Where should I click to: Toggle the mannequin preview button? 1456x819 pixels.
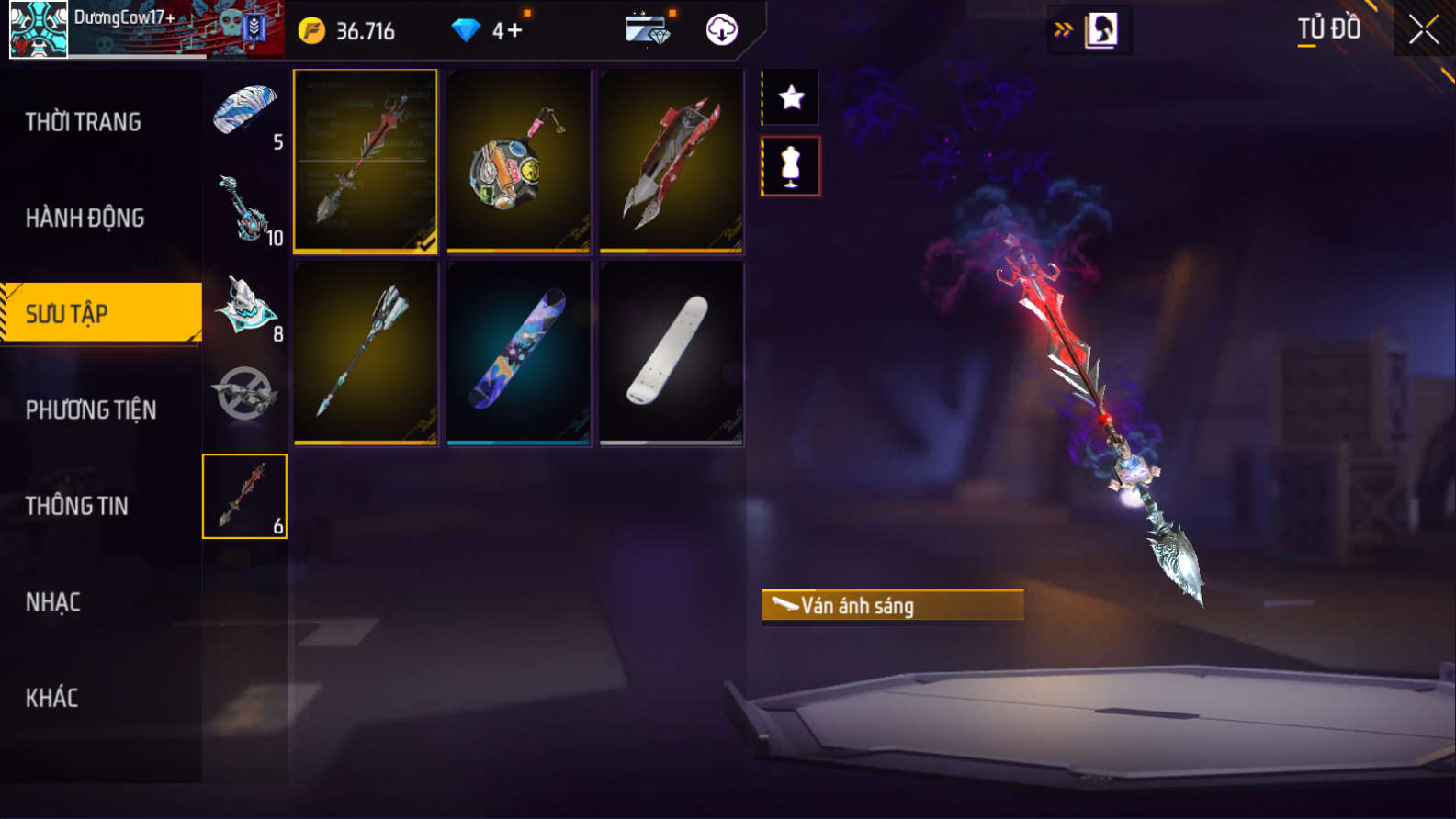[x=791, y=166]
